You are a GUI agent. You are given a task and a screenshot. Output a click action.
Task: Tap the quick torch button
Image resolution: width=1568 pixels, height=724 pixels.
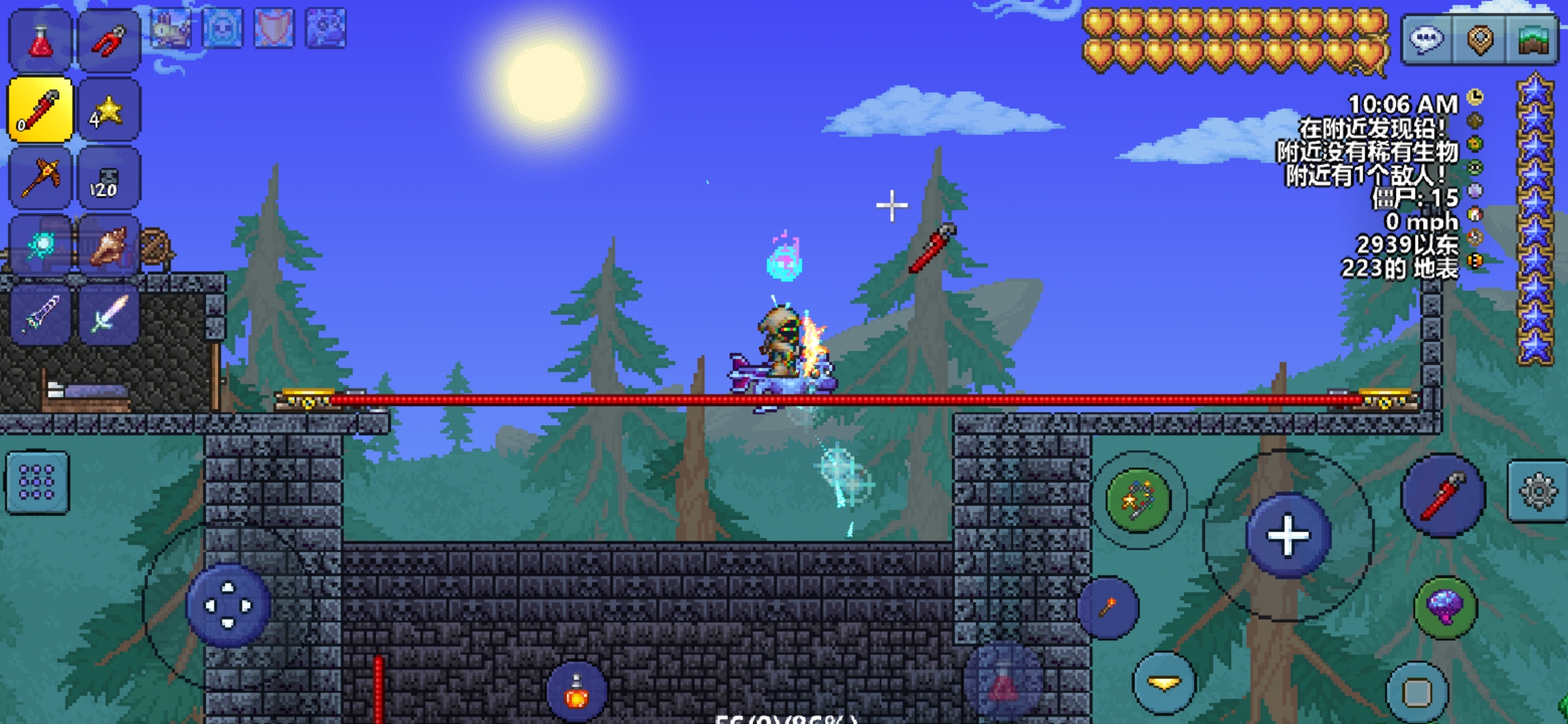pyautogui.click(x=1108, y=607)
